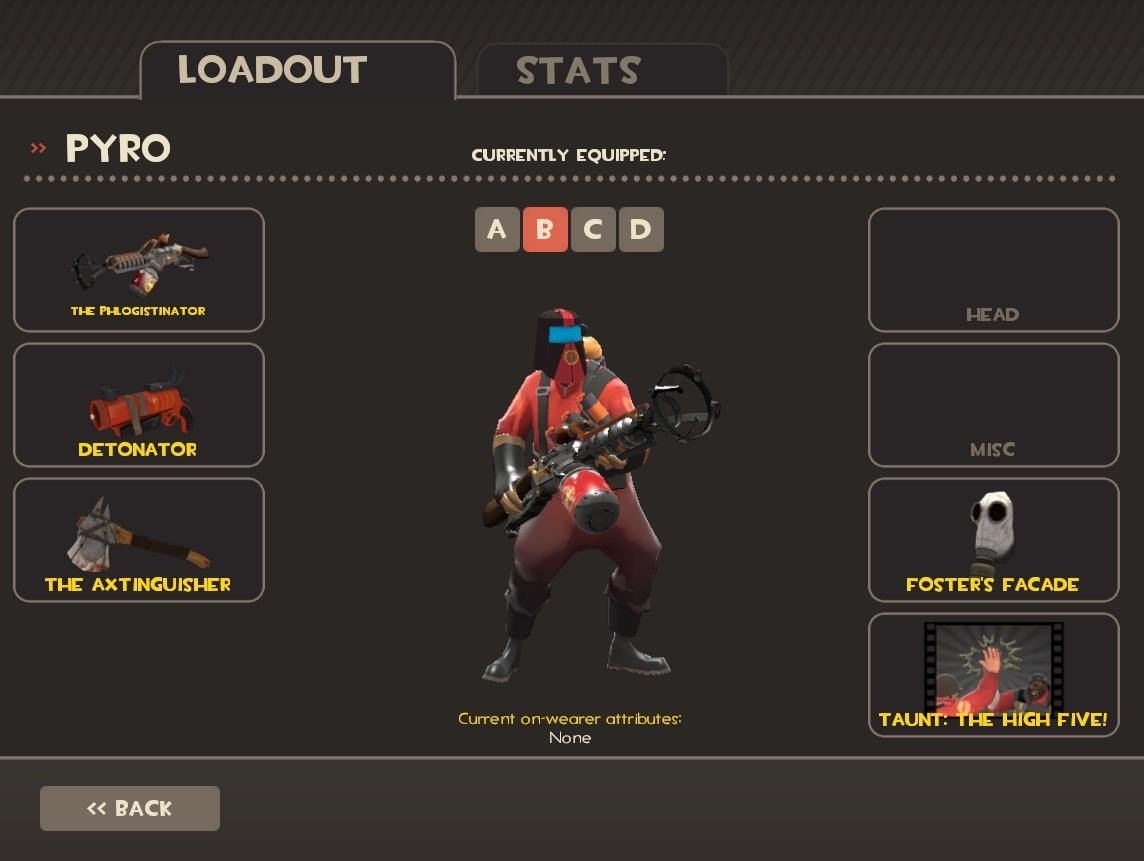
Task: Choose the Detonator secondary slot
Action: click(139, 405)
